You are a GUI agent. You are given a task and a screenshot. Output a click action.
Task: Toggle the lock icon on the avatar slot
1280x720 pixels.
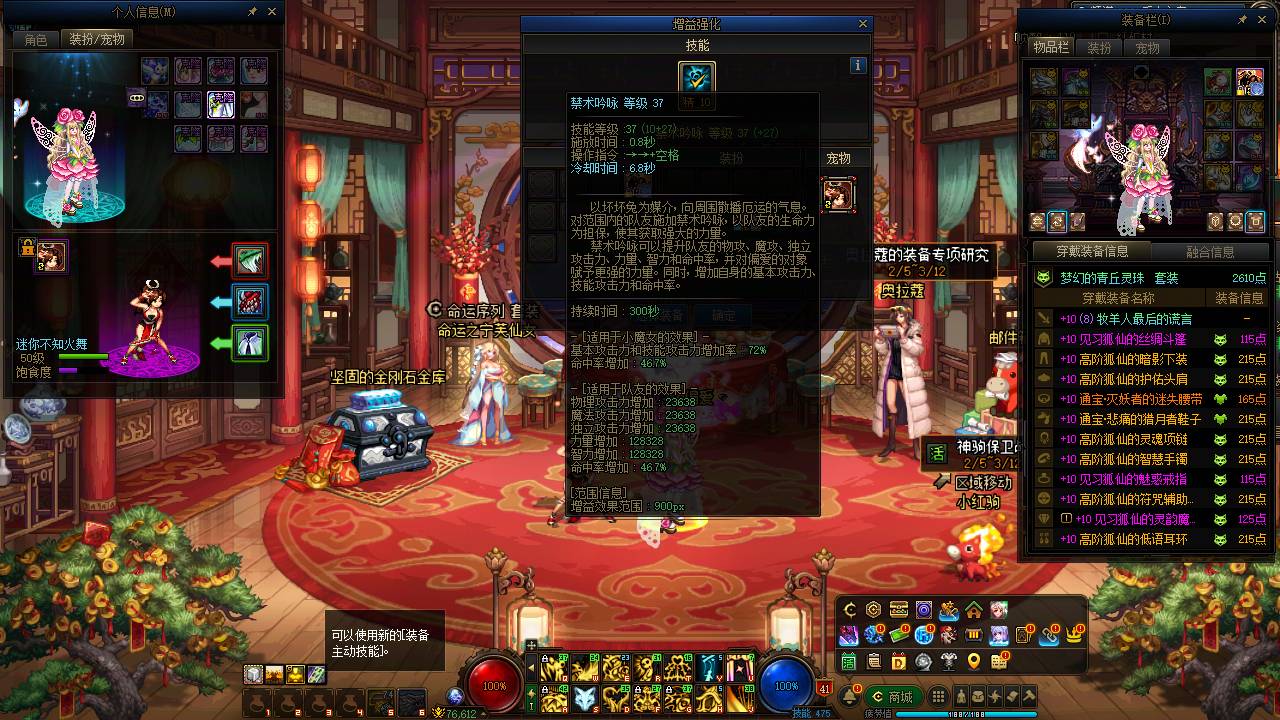coord(25,246)
